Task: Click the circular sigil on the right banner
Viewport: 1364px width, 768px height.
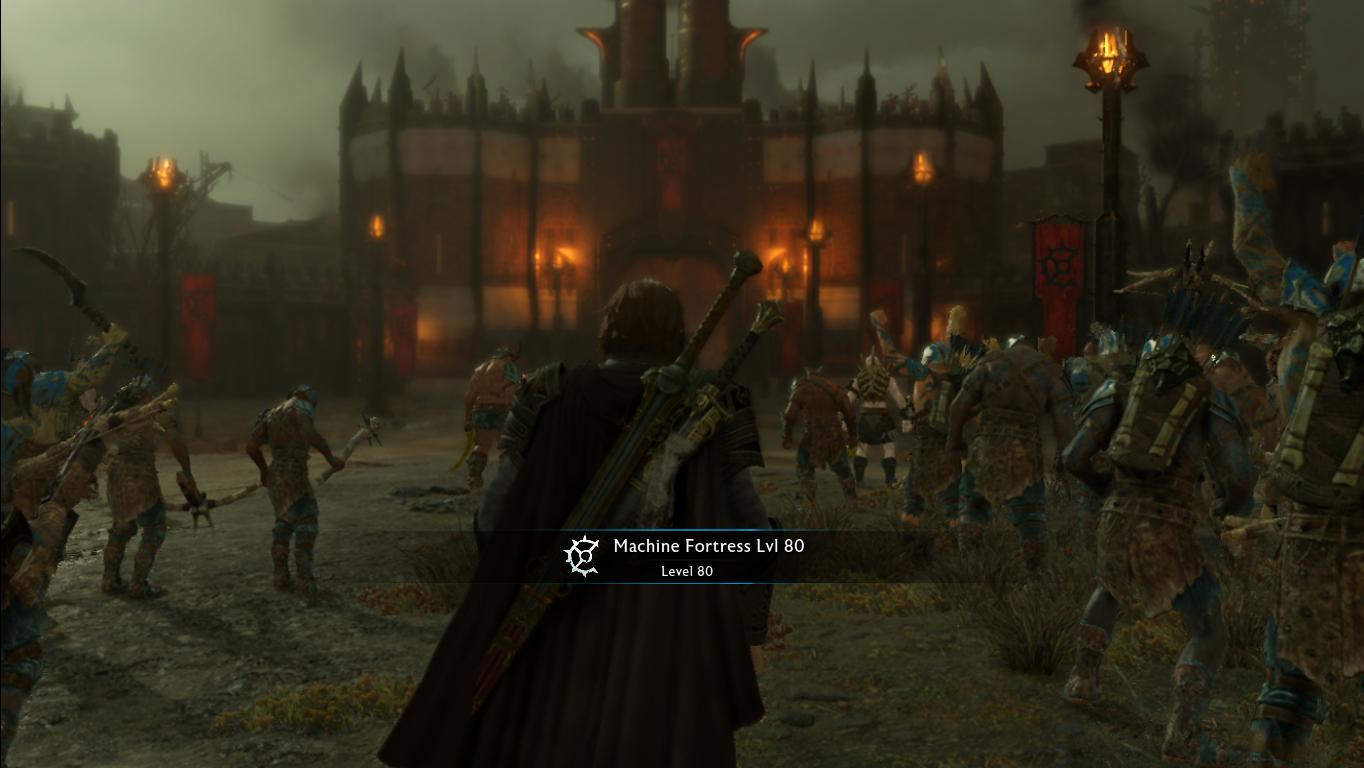Action: click(1057, 267)
